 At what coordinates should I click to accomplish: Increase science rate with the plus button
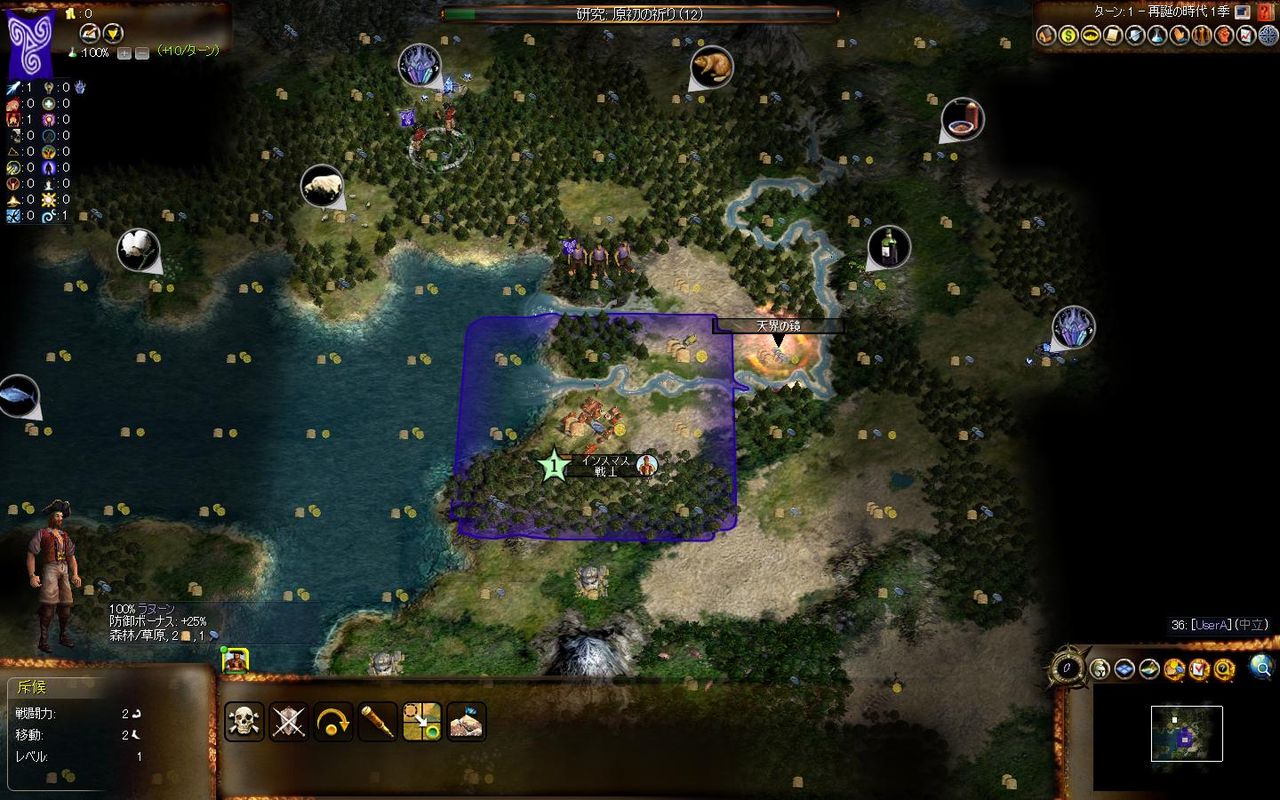tap(124, 52)
